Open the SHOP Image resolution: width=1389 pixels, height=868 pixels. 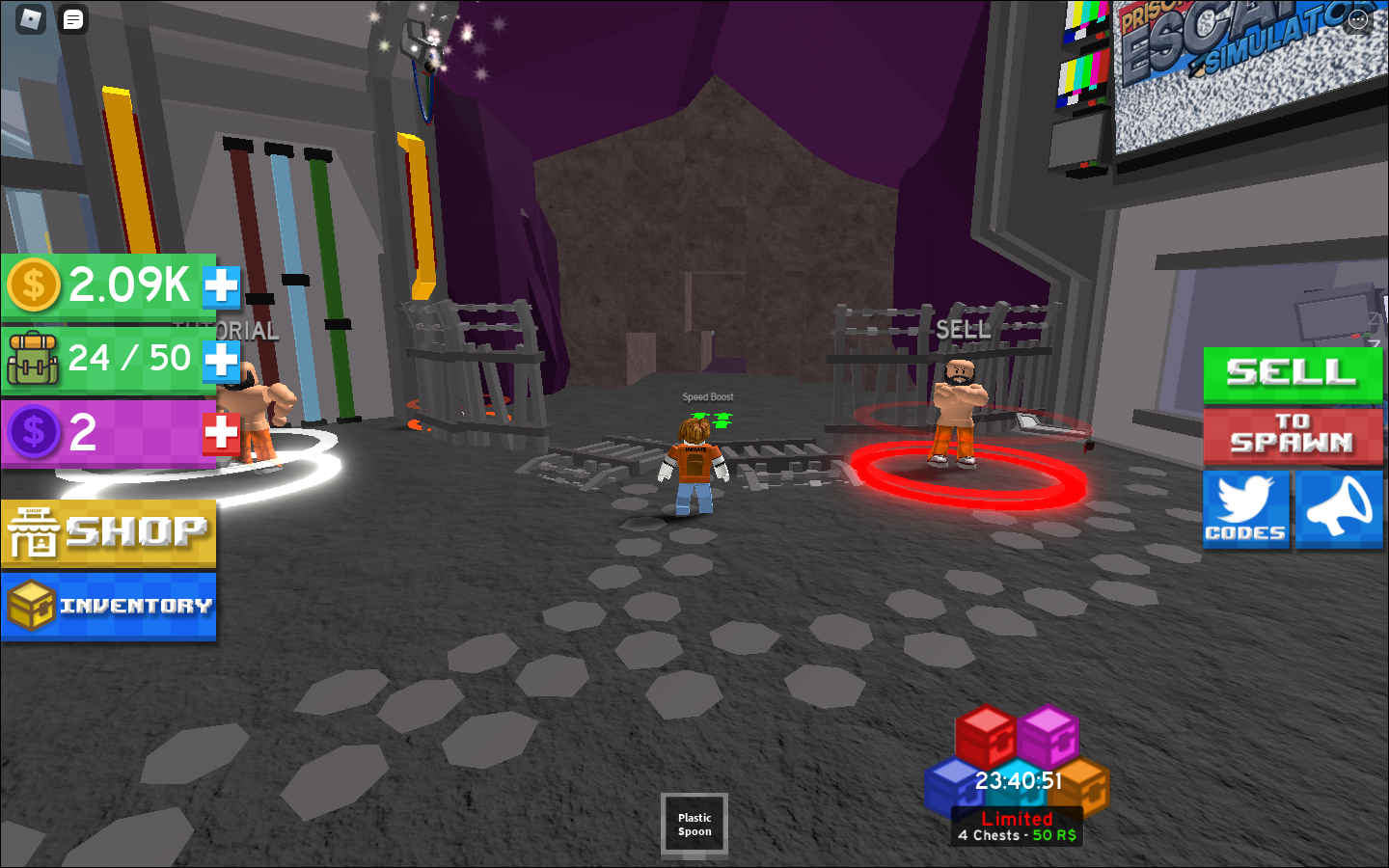pyautogui.click(x=109, y=529)
